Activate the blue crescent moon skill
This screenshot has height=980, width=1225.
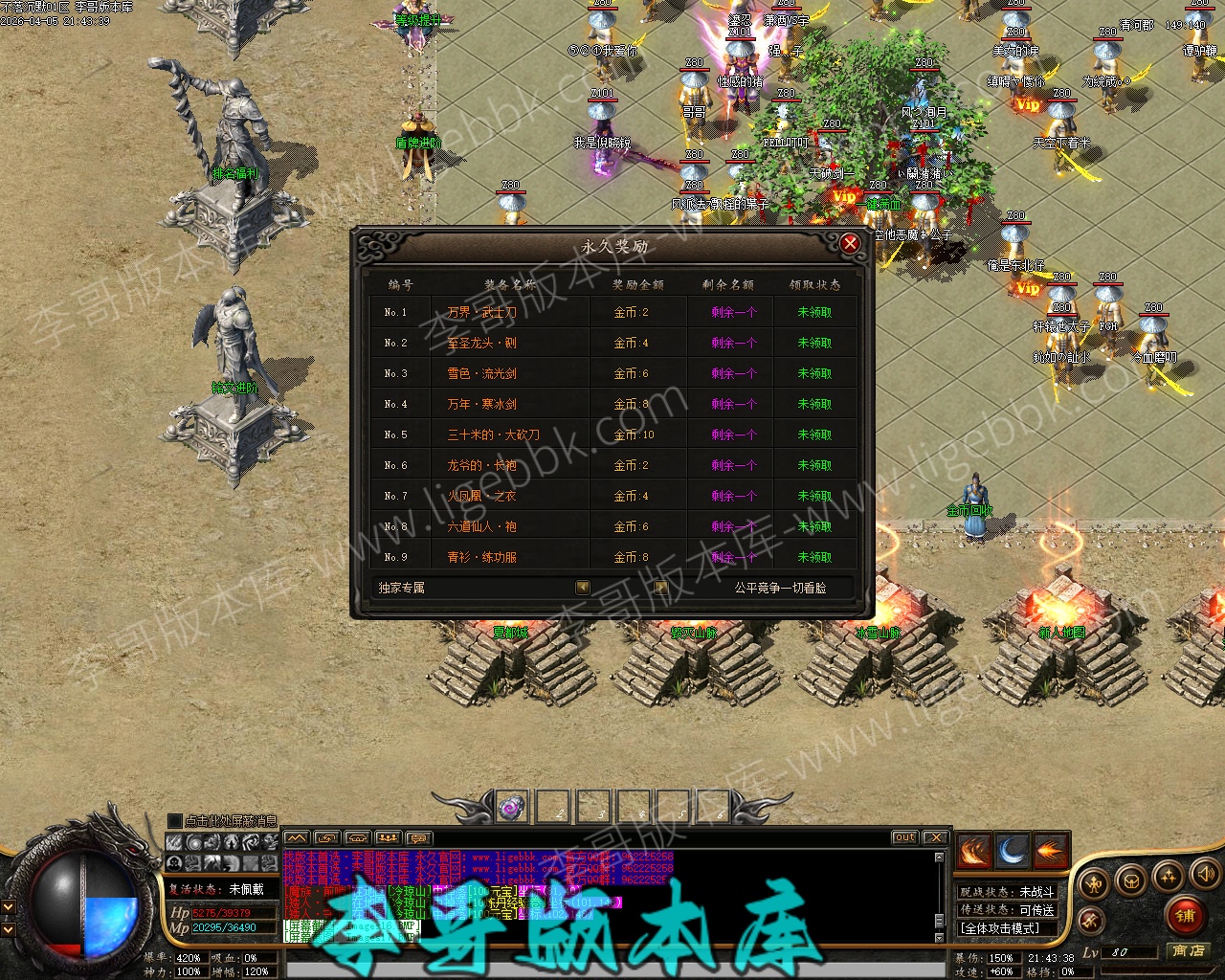[1013, 851]
